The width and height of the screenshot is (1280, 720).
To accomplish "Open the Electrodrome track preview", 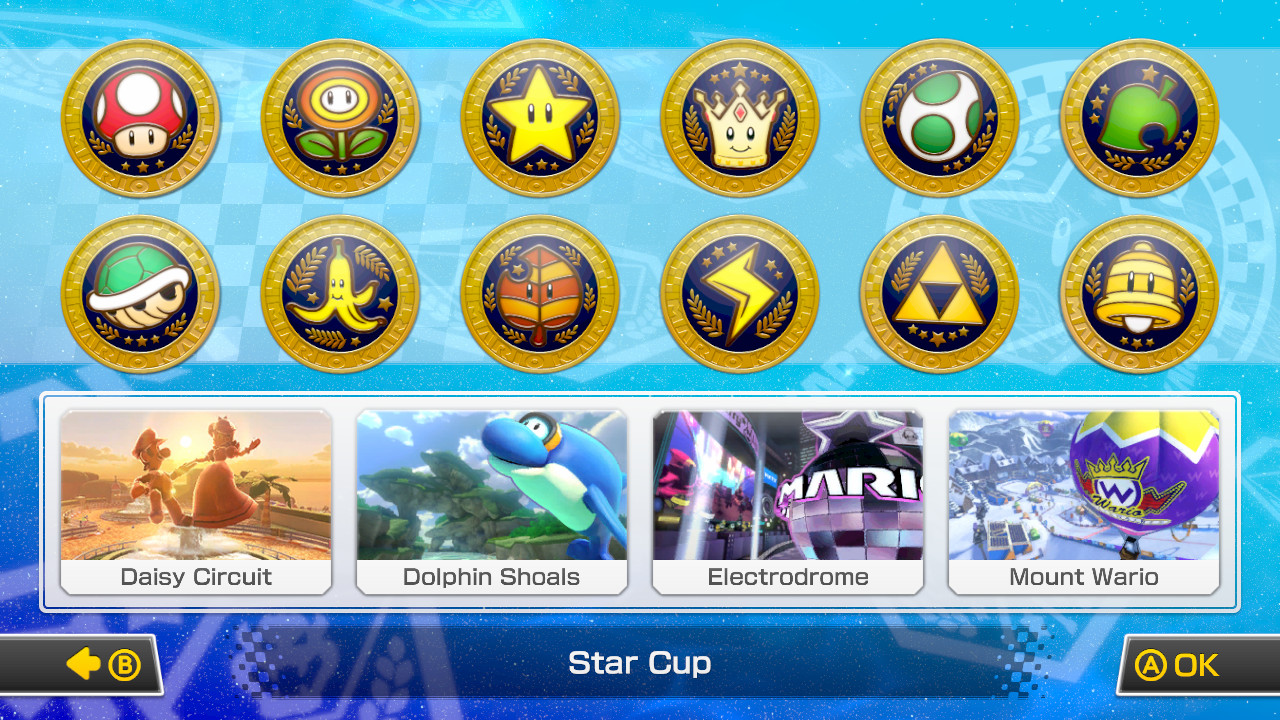I will (788, 490).
